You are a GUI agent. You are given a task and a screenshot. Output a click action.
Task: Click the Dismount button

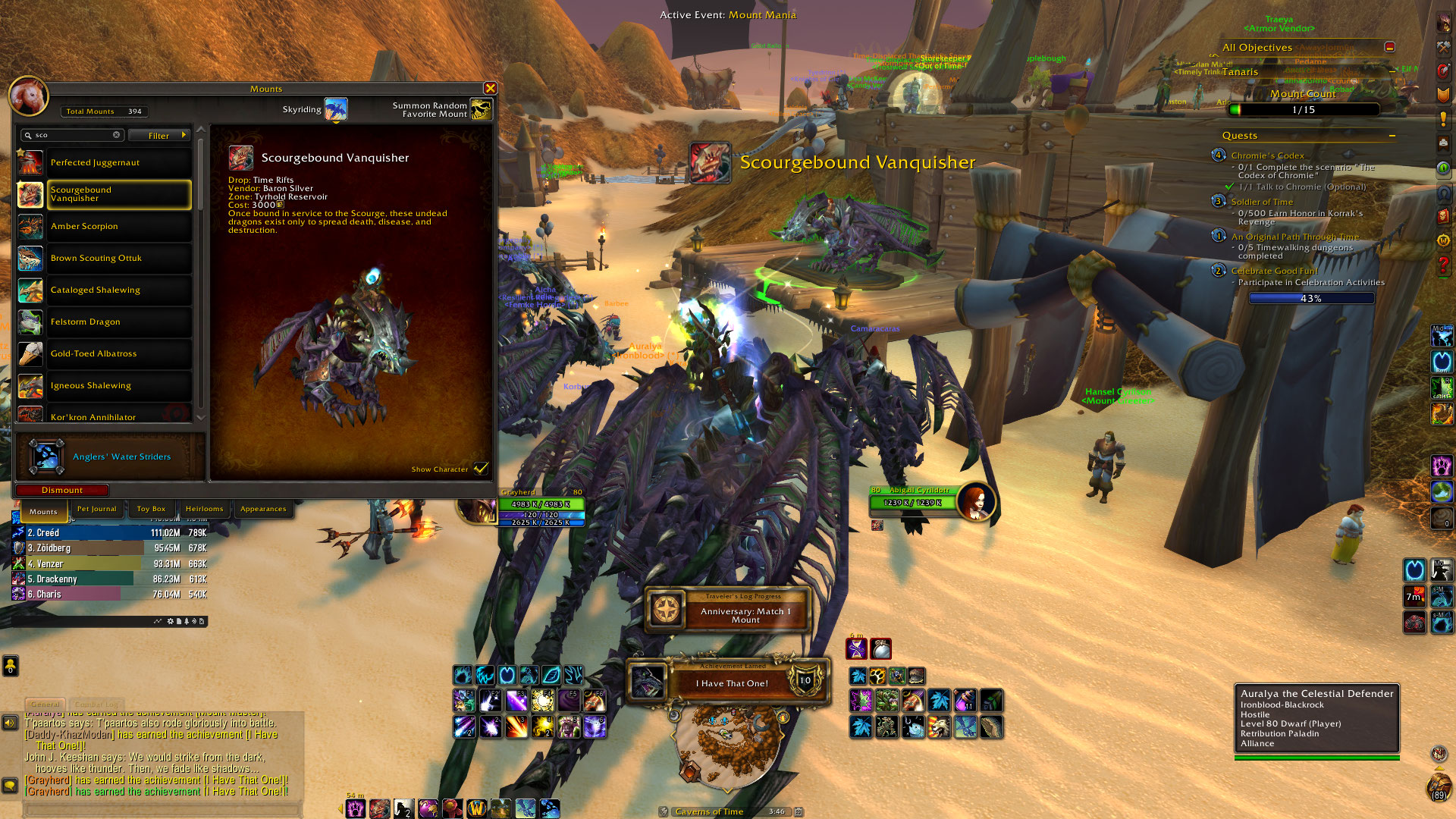[62, 491]
